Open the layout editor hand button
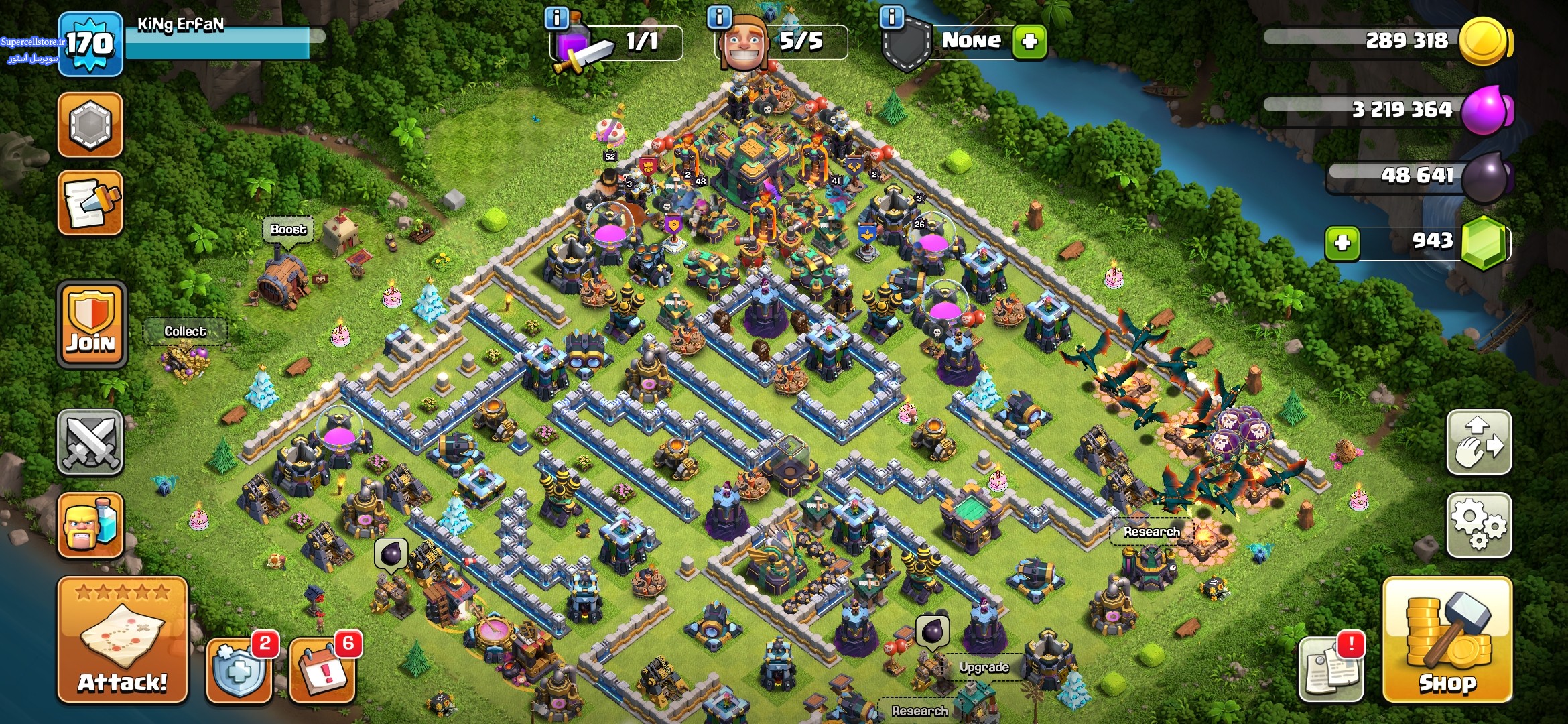 pos(1479,442)
